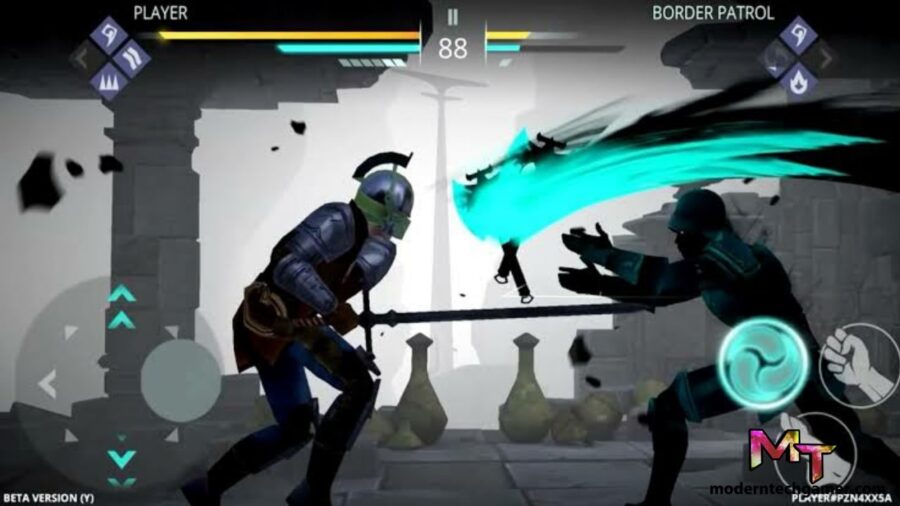900x506 pixels.
Task: Click the round joystick thumb knob
Action: point(179,381)
